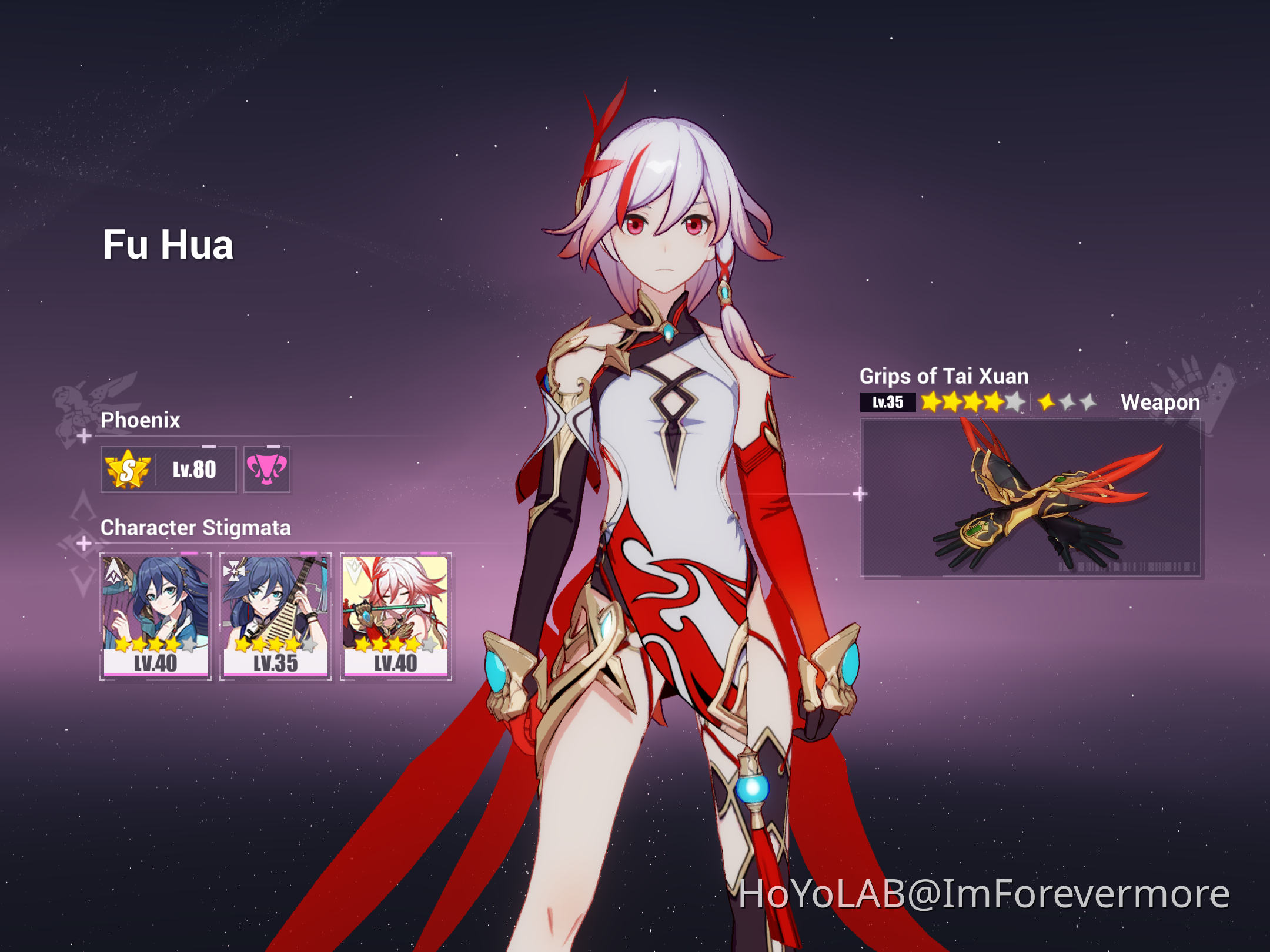The height and width of the screenshot is (952, 1270).
Task: Open the pink battlesuit type icon
Action: click(266, 468)
